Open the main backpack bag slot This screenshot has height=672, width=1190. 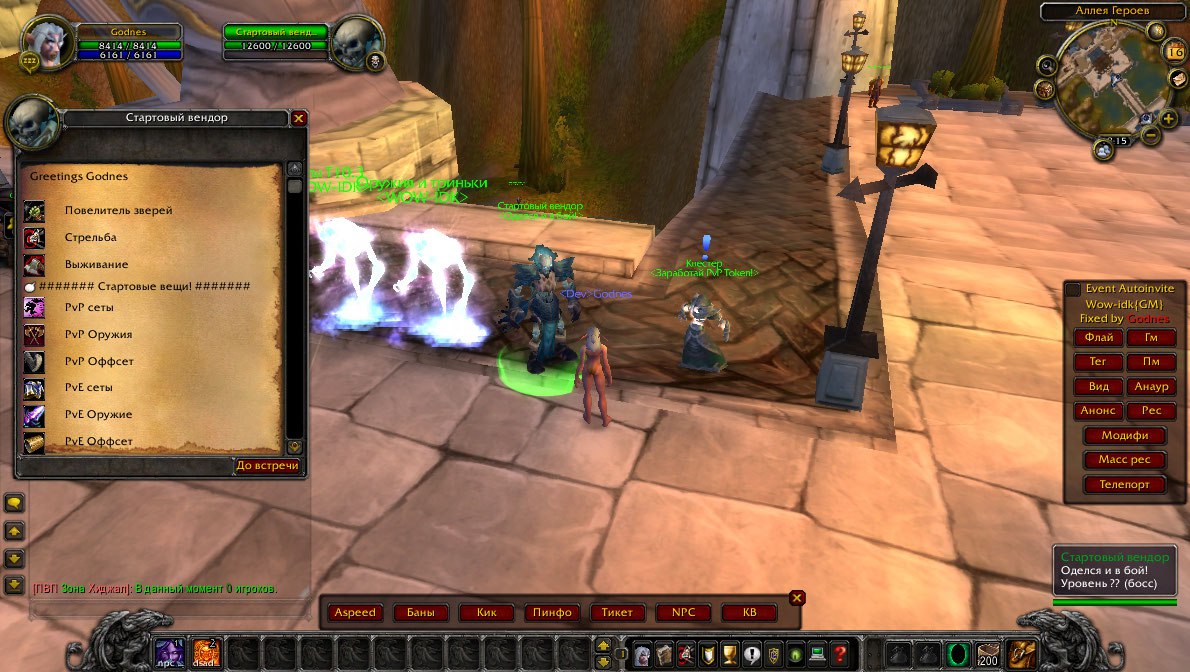(x=1021, y=653)
